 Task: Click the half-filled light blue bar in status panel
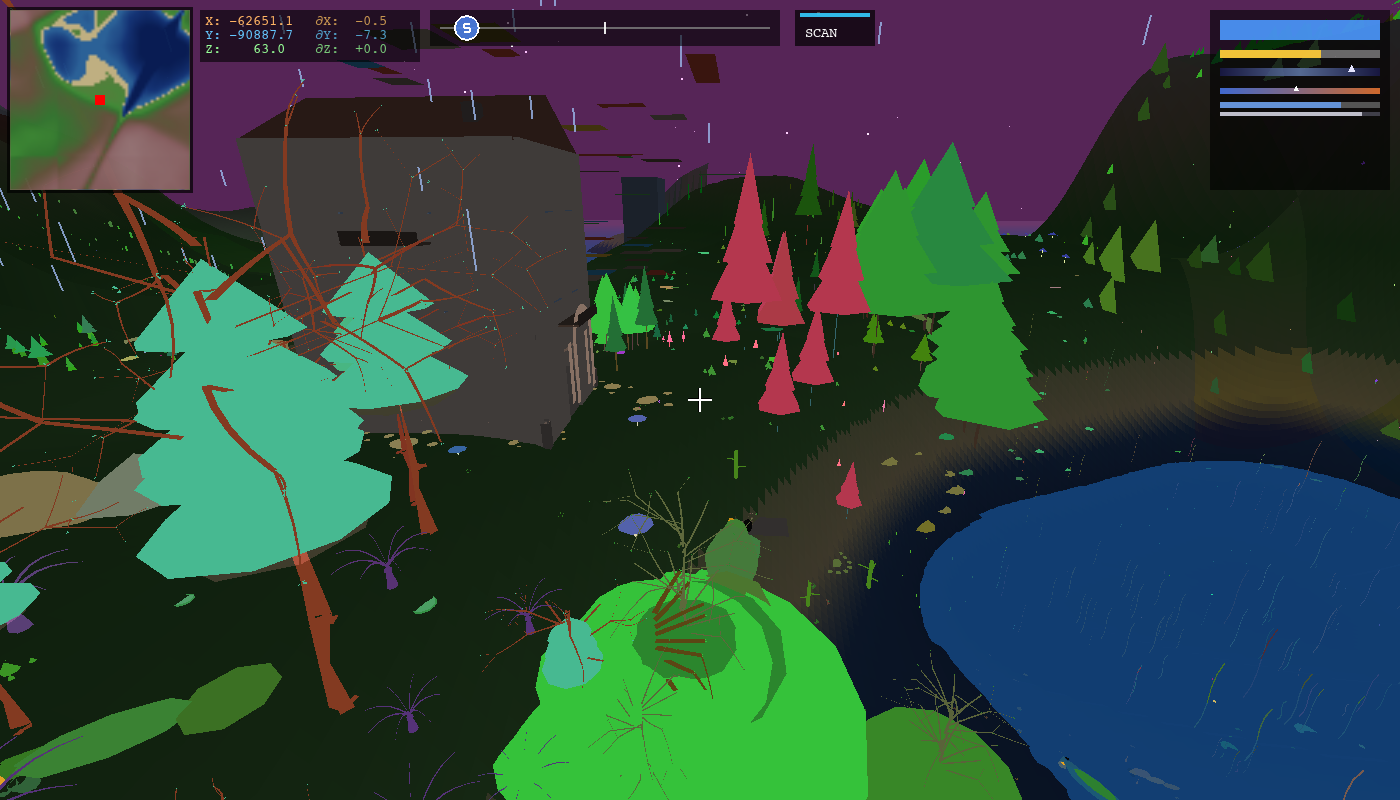pos(1280,104)
